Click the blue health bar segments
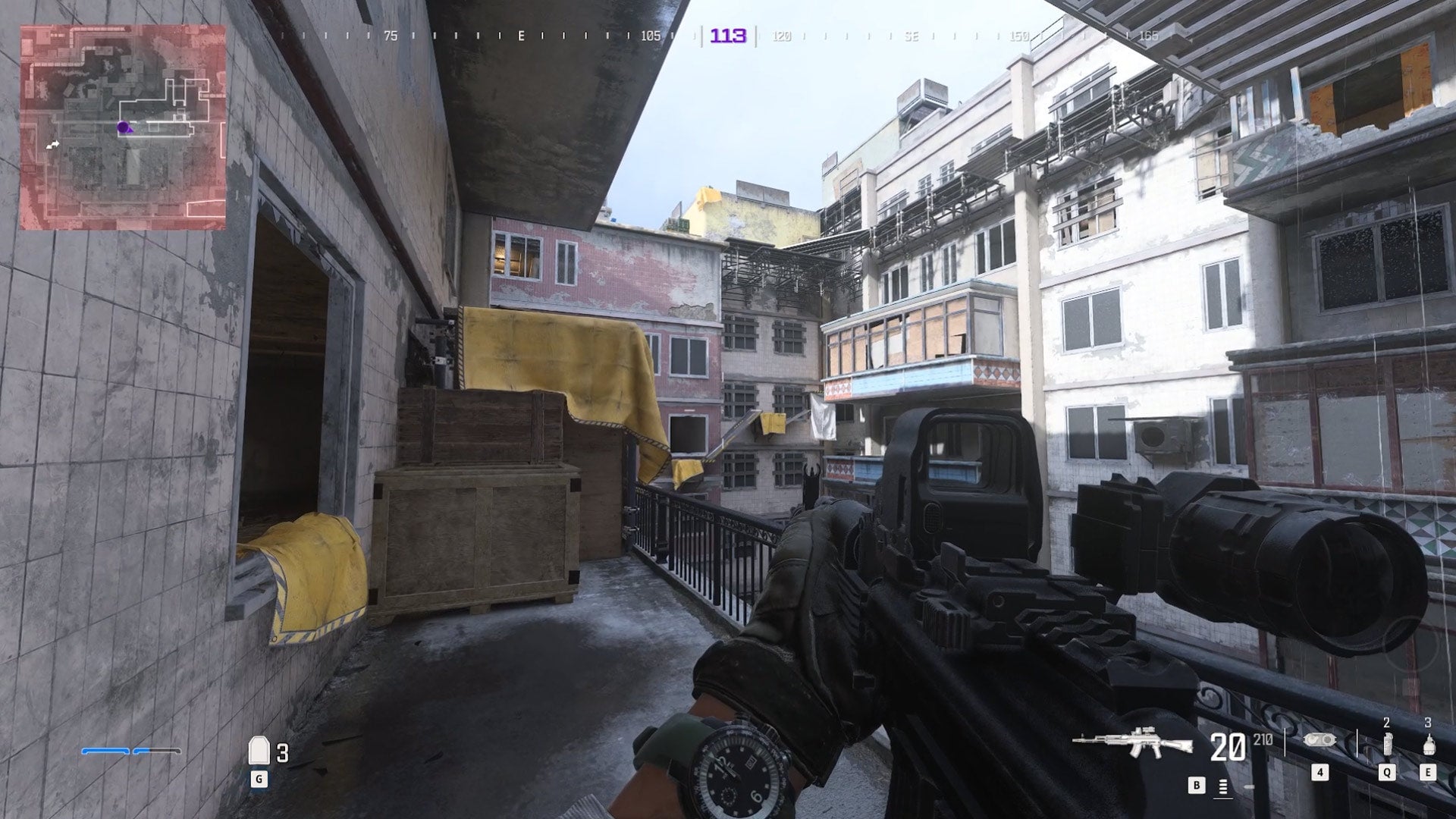 point(129,750)
